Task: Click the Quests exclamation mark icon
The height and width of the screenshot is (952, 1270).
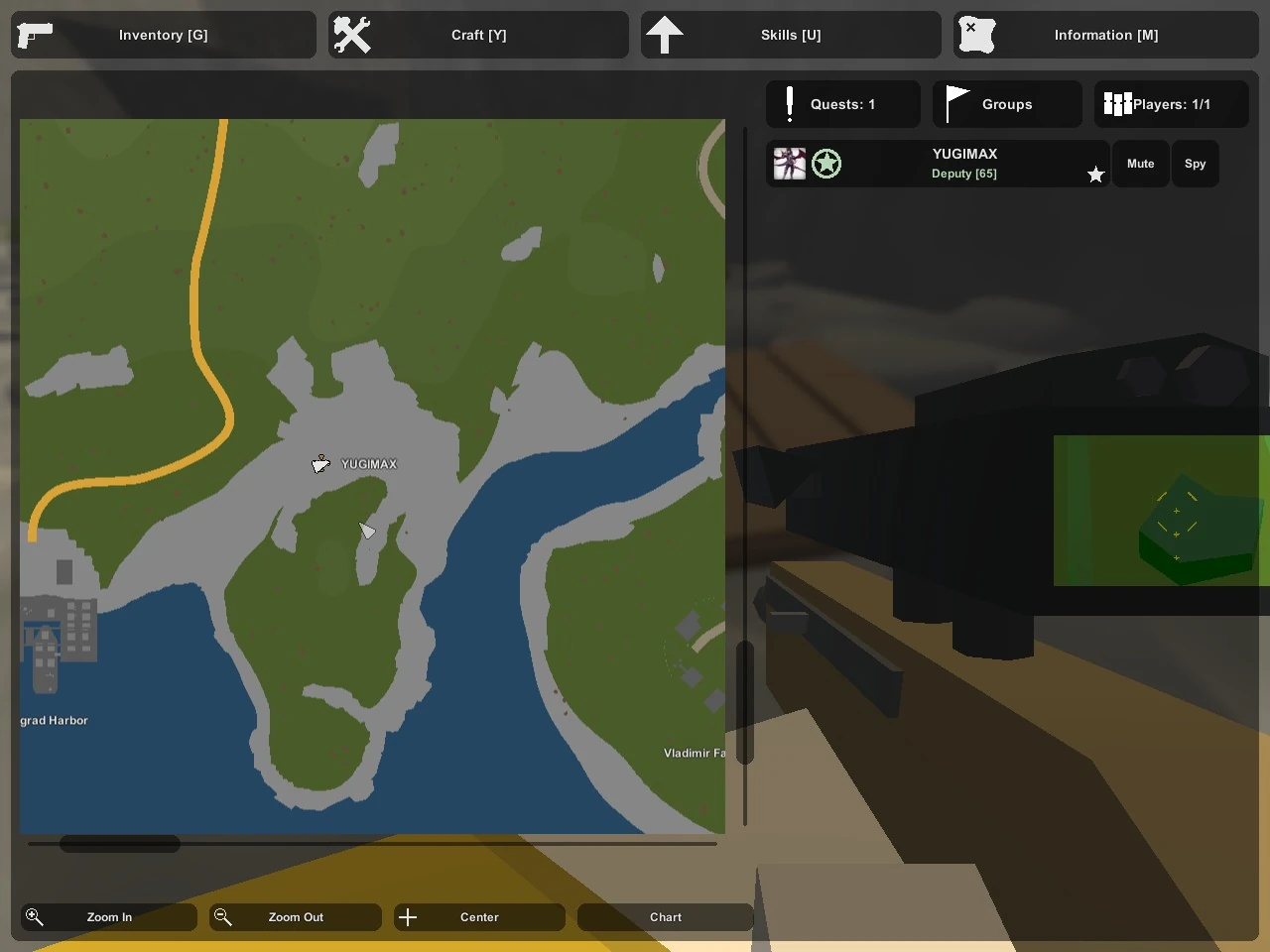Action: pos(789,104)
